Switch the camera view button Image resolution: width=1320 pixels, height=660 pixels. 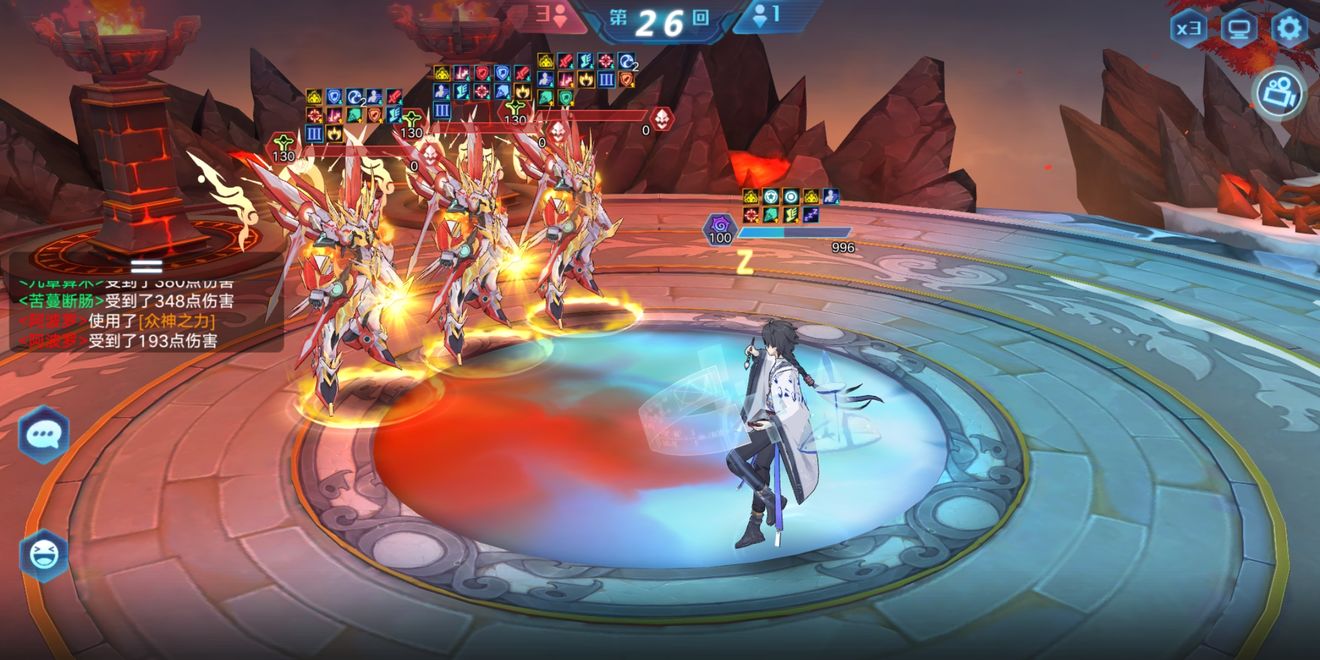pos(1279,95)
